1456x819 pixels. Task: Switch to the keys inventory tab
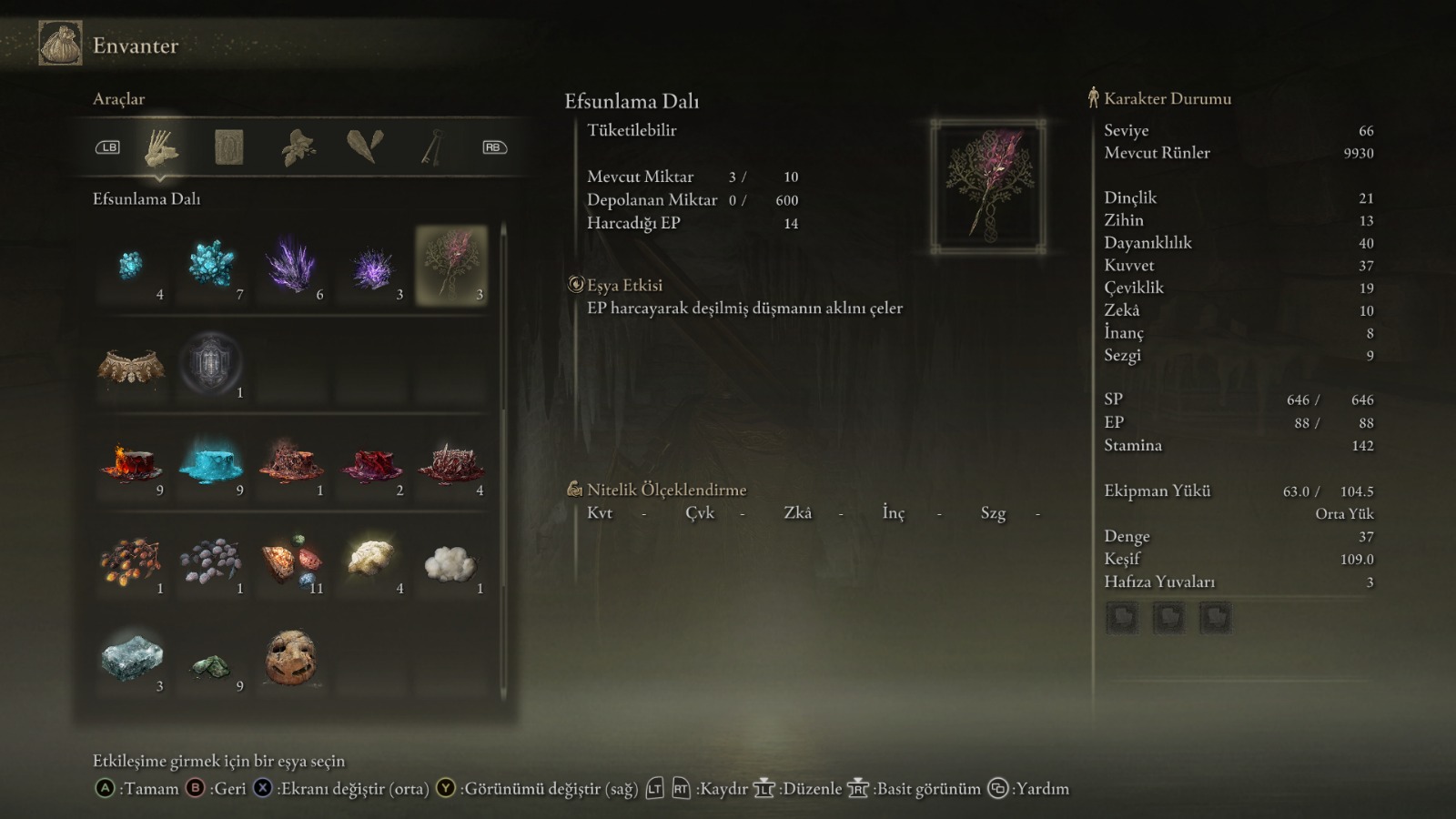click(x=432, y=147)
